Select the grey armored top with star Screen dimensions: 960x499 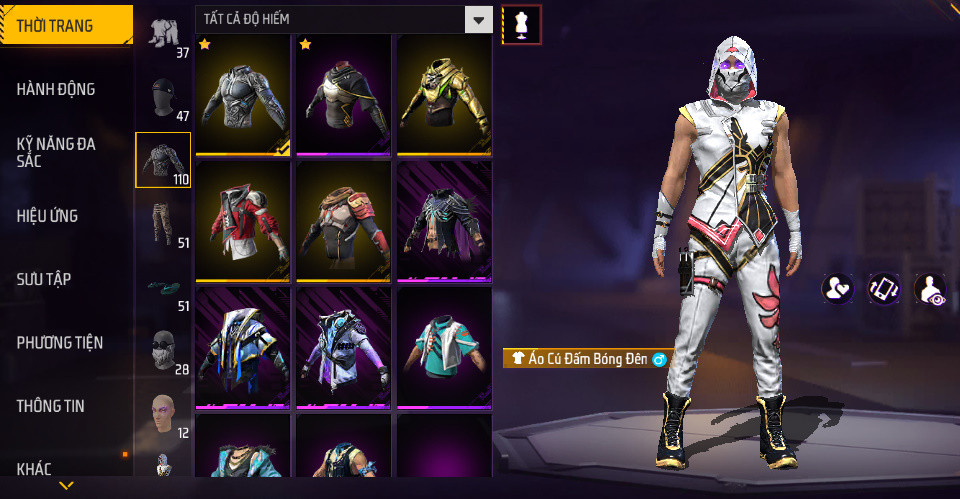243,95
